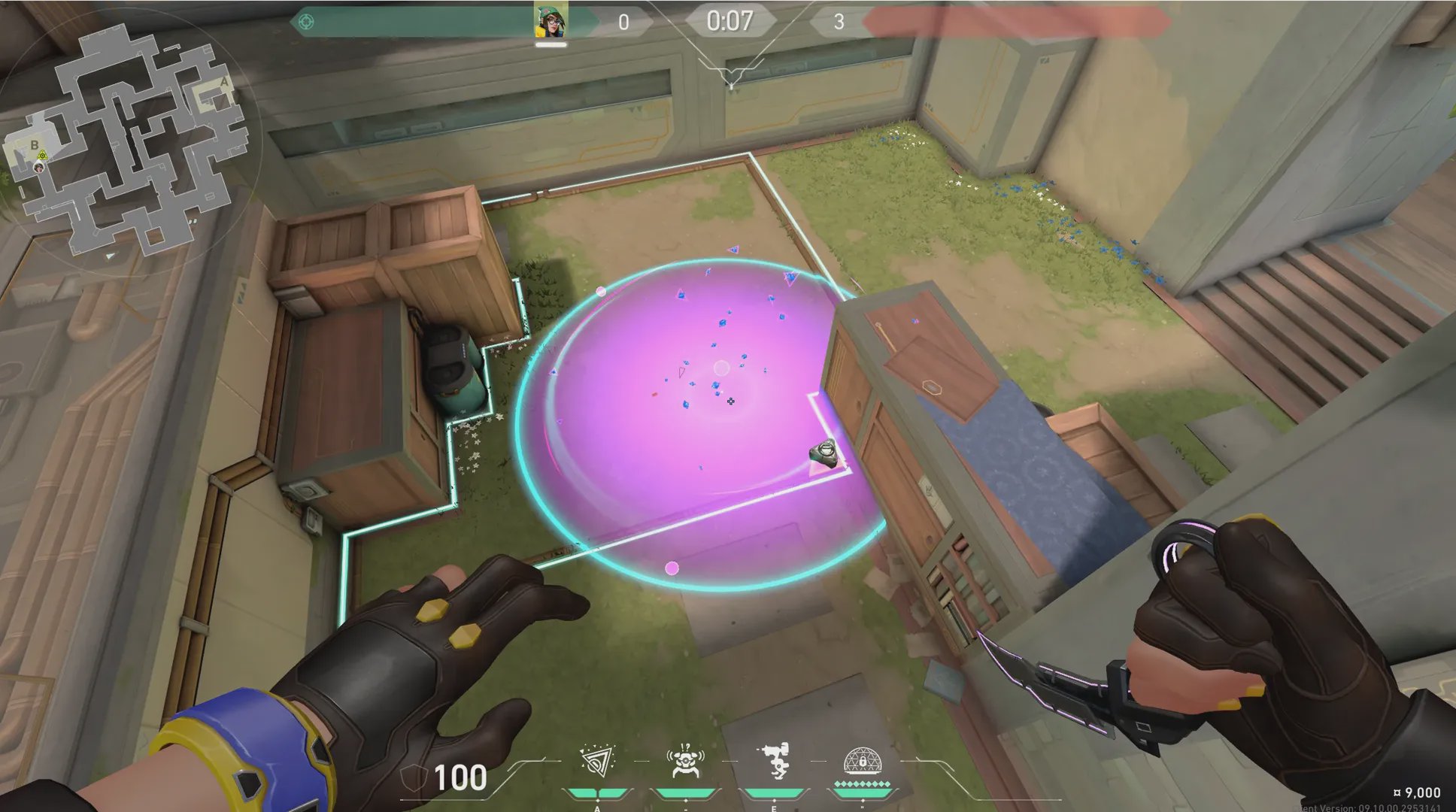Use the Alarmbot ability icon
This screenshot has height=812, width=1456.
685,762
